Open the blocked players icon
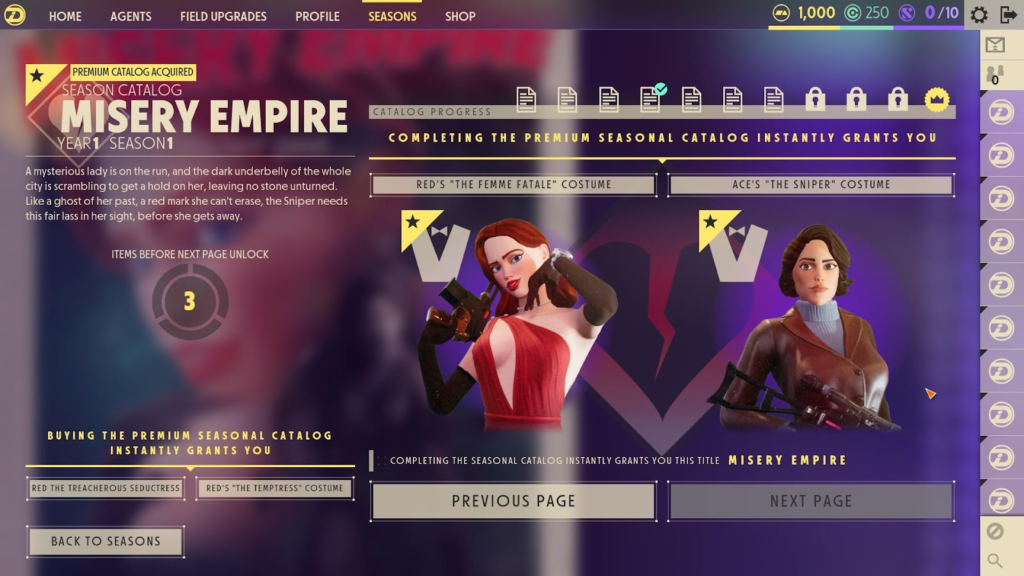This screenshot has width=1024, height=576. coord(995,531)
